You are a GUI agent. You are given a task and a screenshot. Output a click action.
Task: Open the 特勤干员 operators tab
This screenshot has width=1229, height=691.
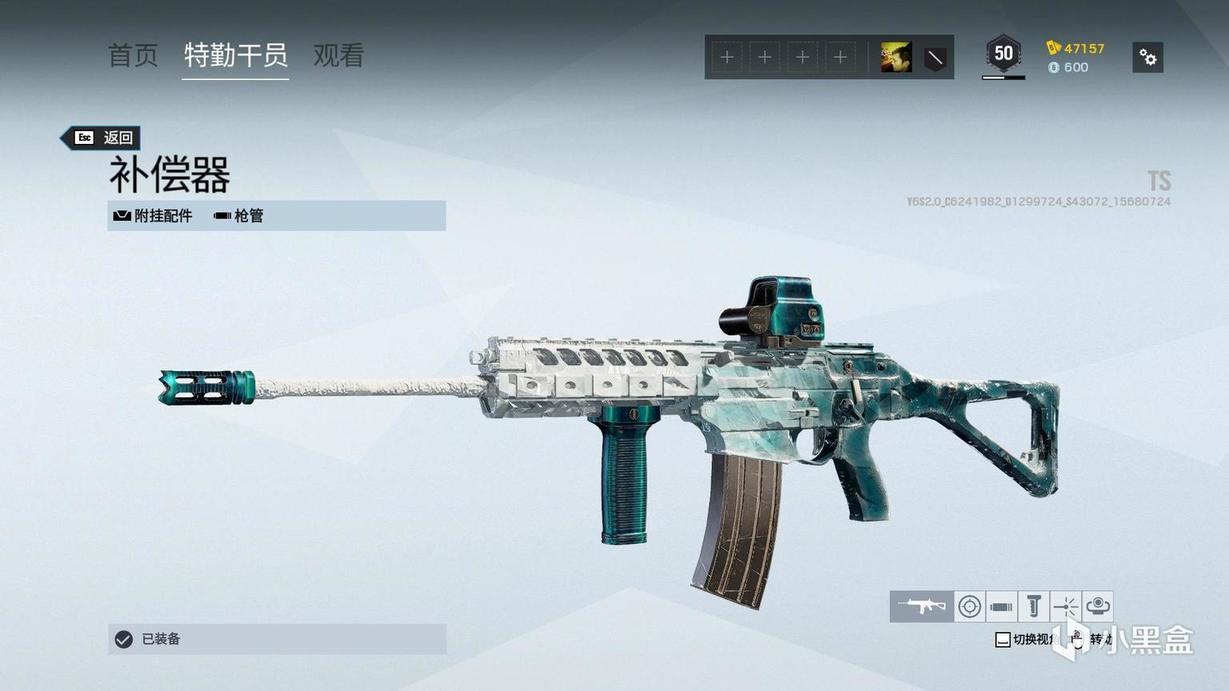(x=236, y=56)
